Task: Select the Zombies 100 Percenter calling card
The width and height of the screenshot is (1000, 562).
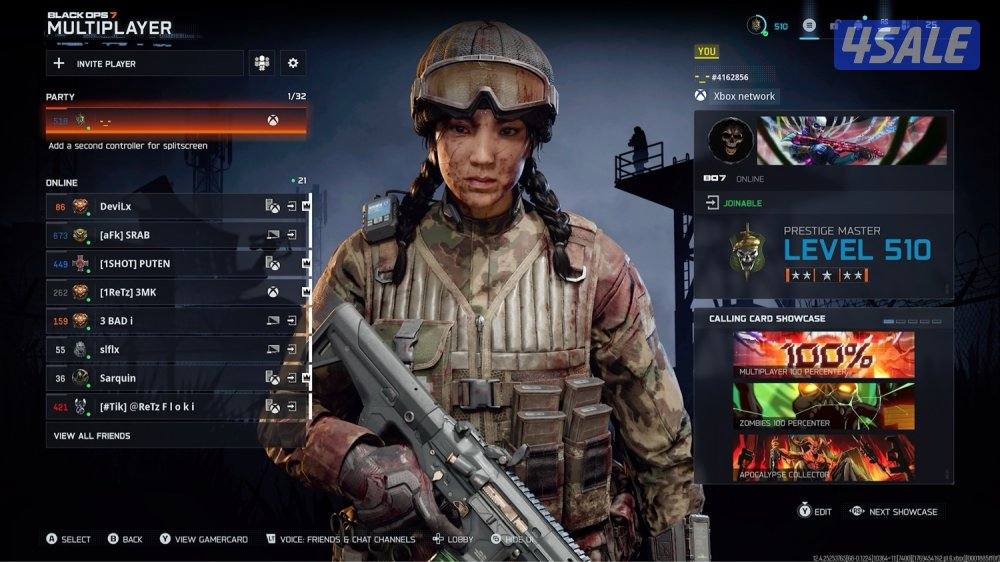Action: [x=823, y=405]
